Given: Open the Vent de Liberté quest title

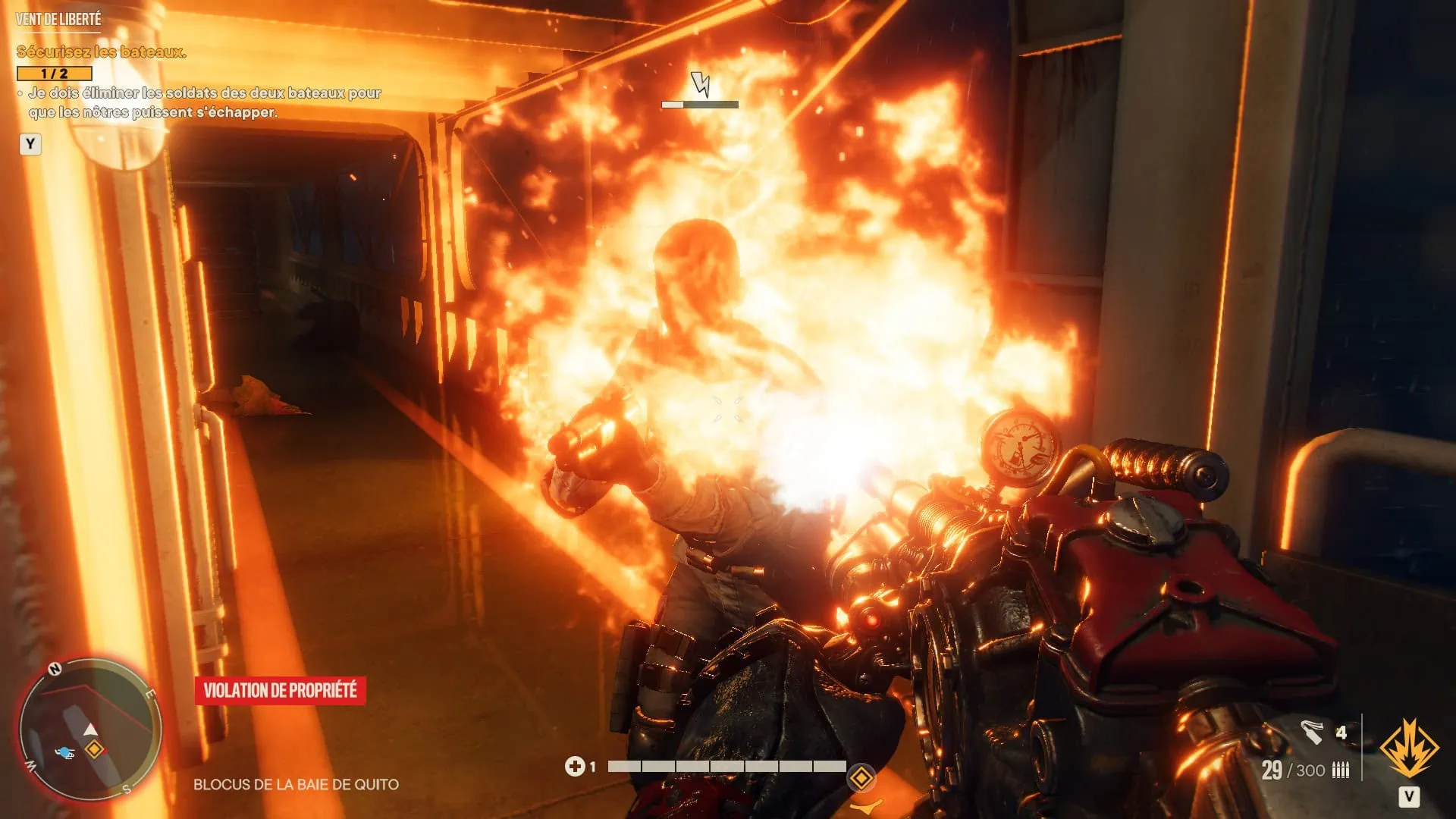Looking at the screenshot, I should tap(58, 19).
